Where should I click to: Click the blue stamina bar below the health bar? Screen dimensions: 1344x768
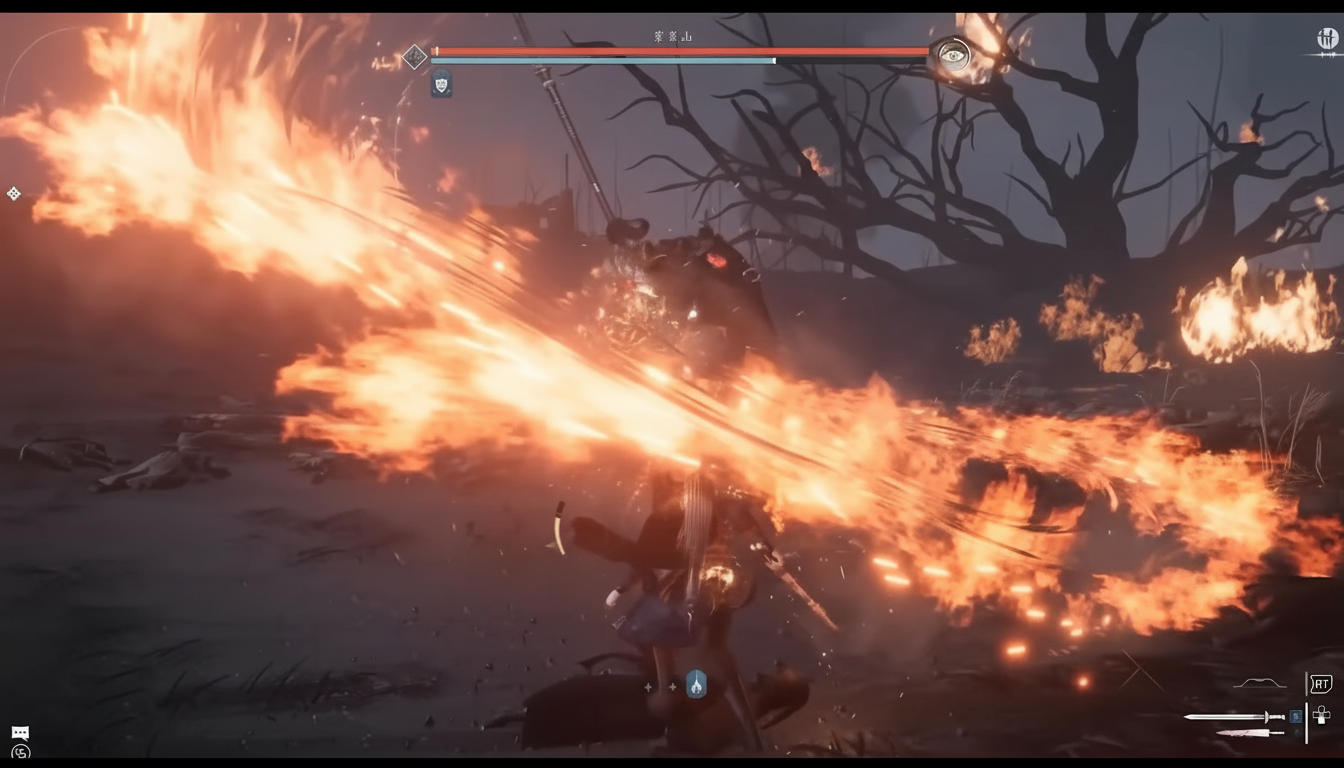pos(600,61)
